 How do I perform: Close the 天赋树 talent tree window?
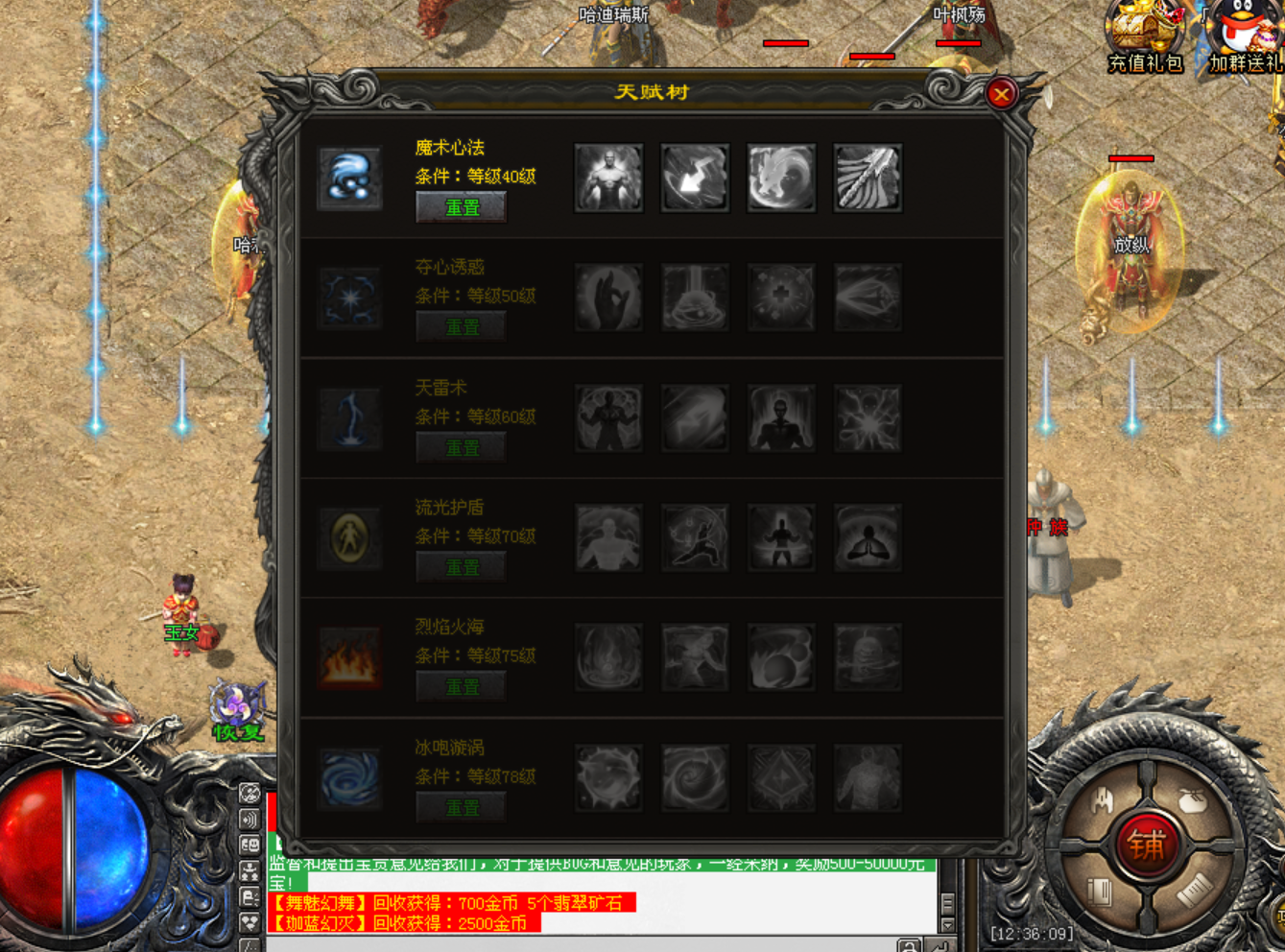click(x=1001, y=94)
